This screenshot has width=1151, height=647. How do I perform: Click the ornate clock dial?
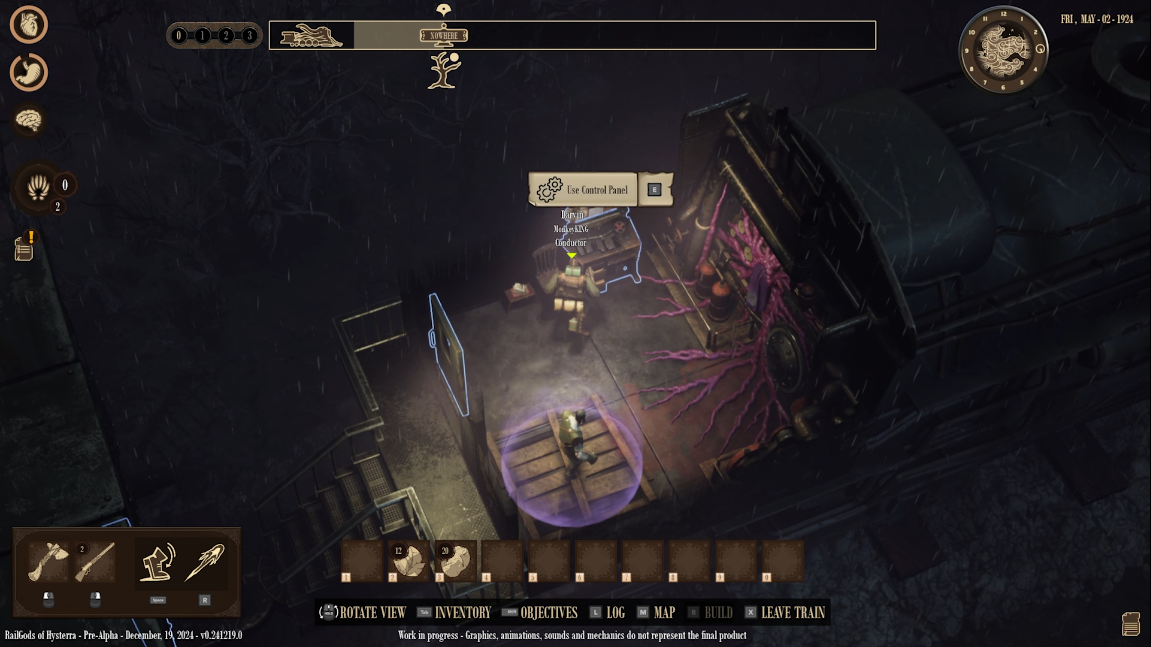pyautogui.click(x=1003, y=49)
